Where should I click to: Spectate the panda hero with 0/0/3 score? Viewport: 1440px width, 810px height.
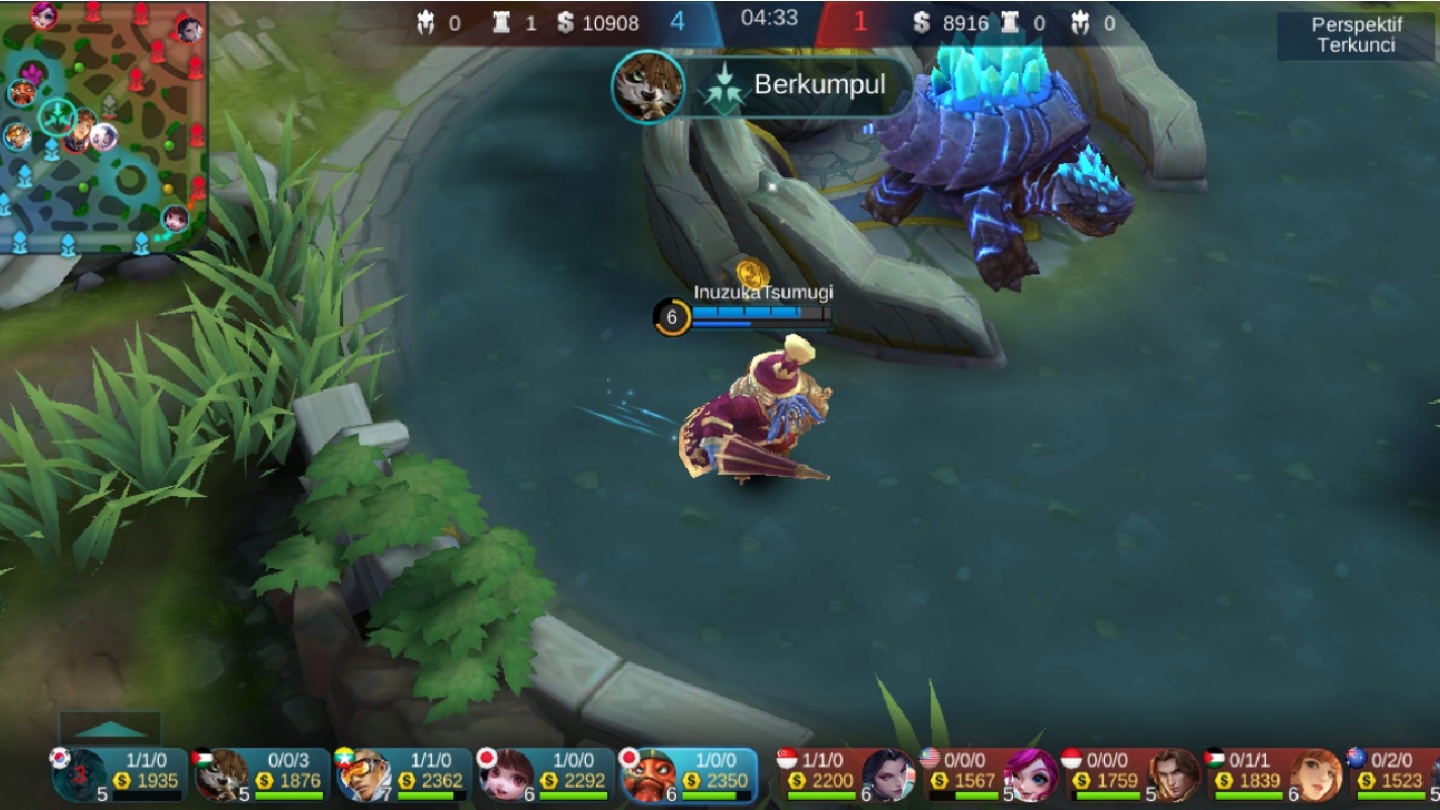click(262, 776)
